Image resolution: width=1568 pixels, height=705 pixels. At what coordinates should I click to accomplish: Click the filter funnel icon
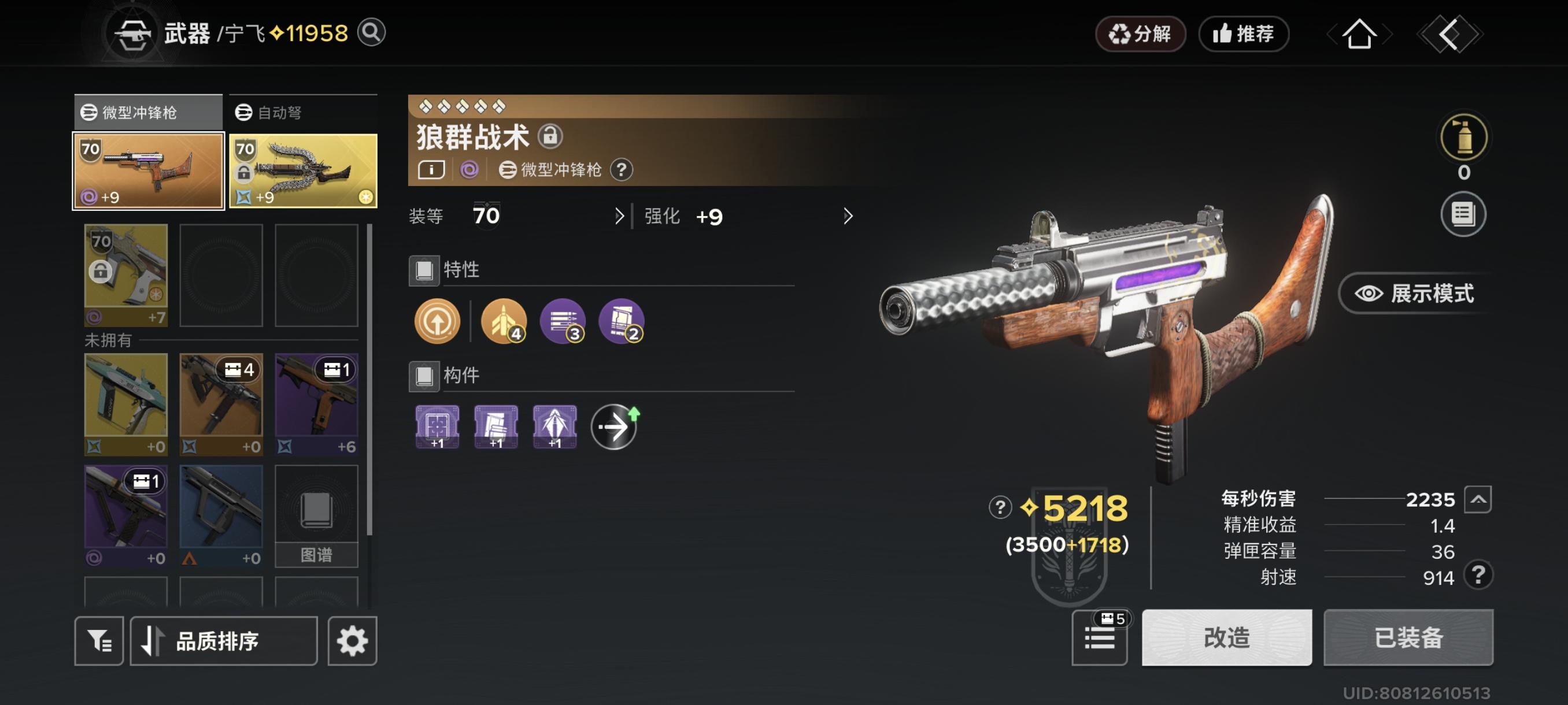tap(99, 640)
